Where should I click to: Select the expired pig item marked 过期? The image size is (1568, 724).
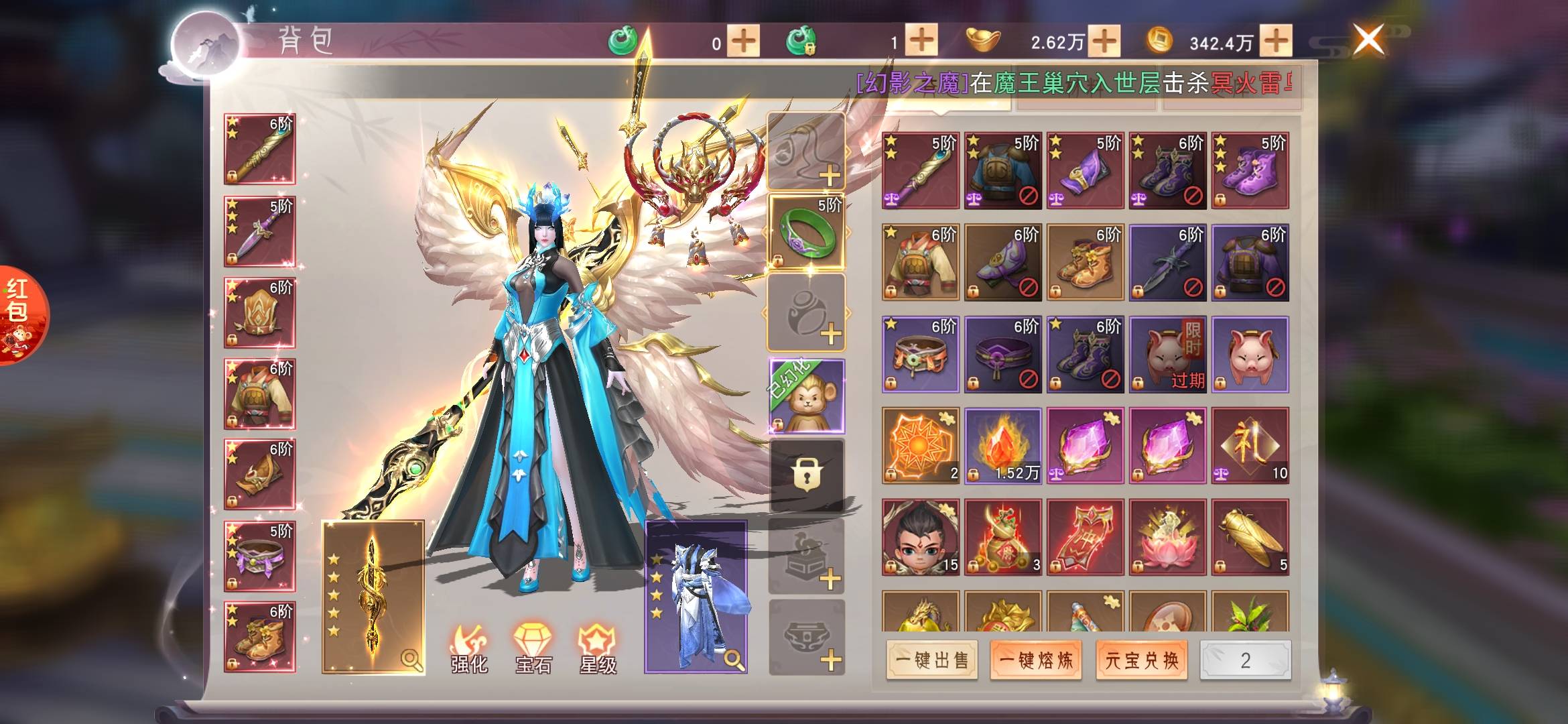click(1167, 354)
